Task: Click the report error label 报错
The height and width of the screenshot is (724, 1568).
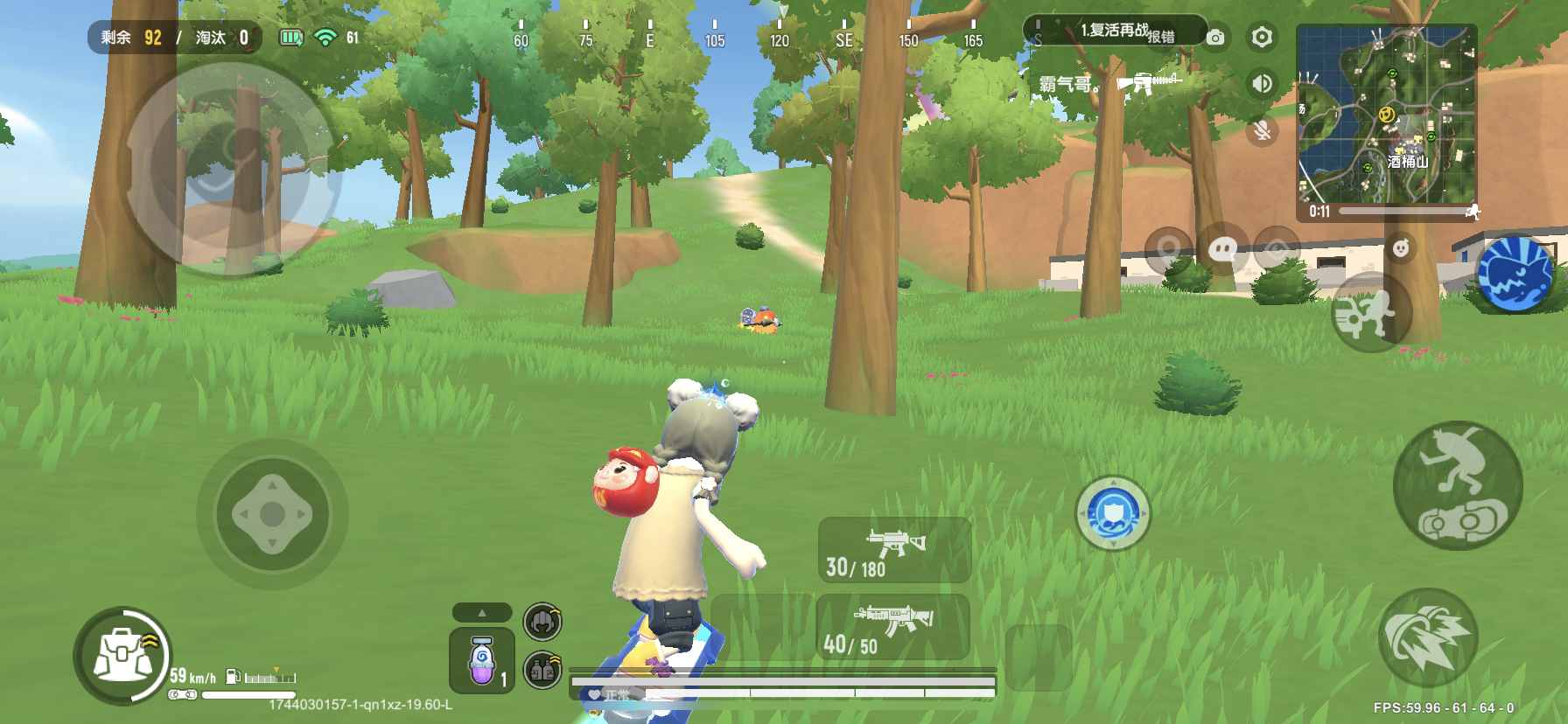Action: point(1161,37)
